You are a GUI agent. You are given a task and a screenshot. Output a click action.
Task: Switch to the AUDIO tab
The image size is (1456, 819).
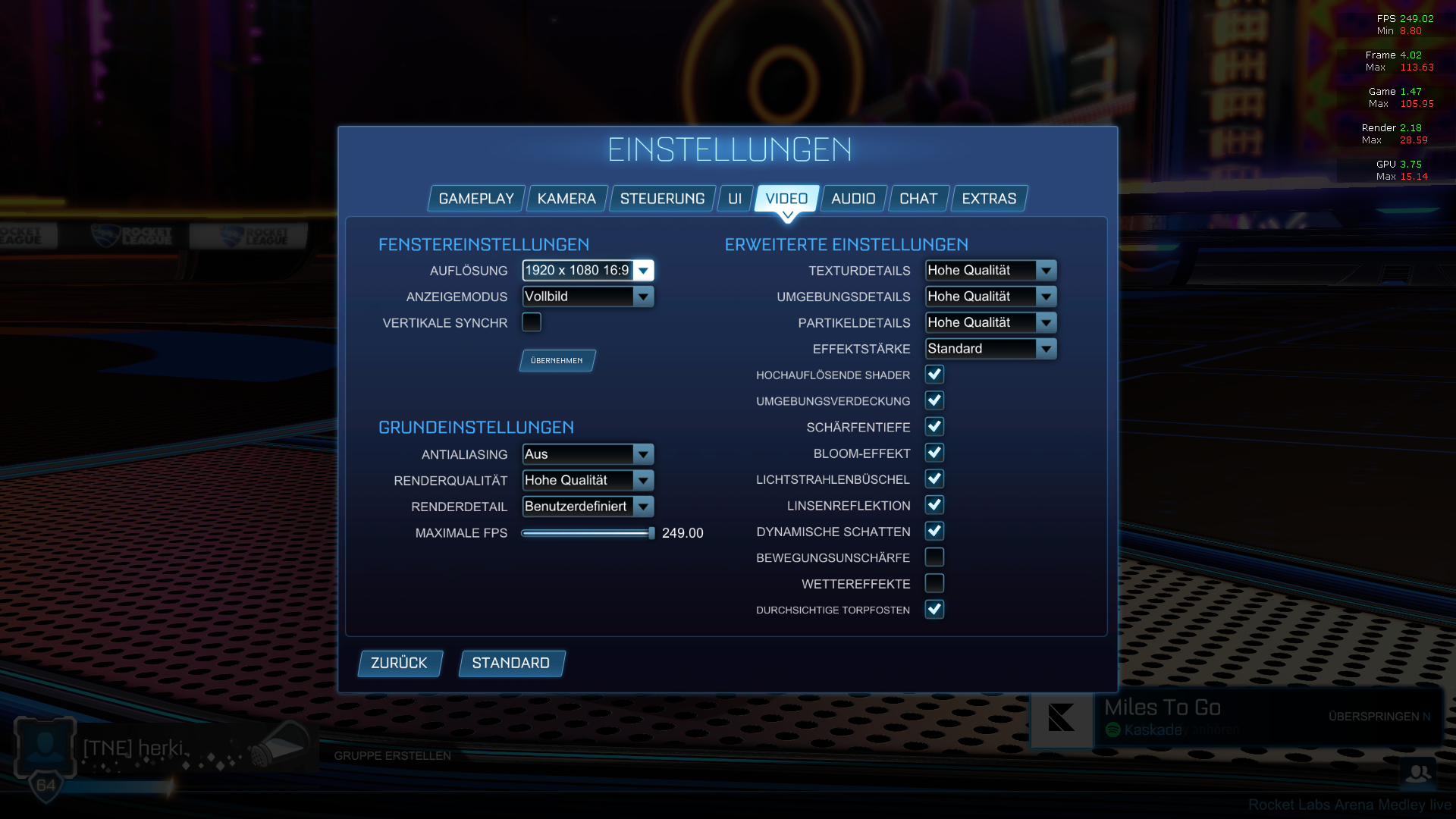[x=853, y=198]
